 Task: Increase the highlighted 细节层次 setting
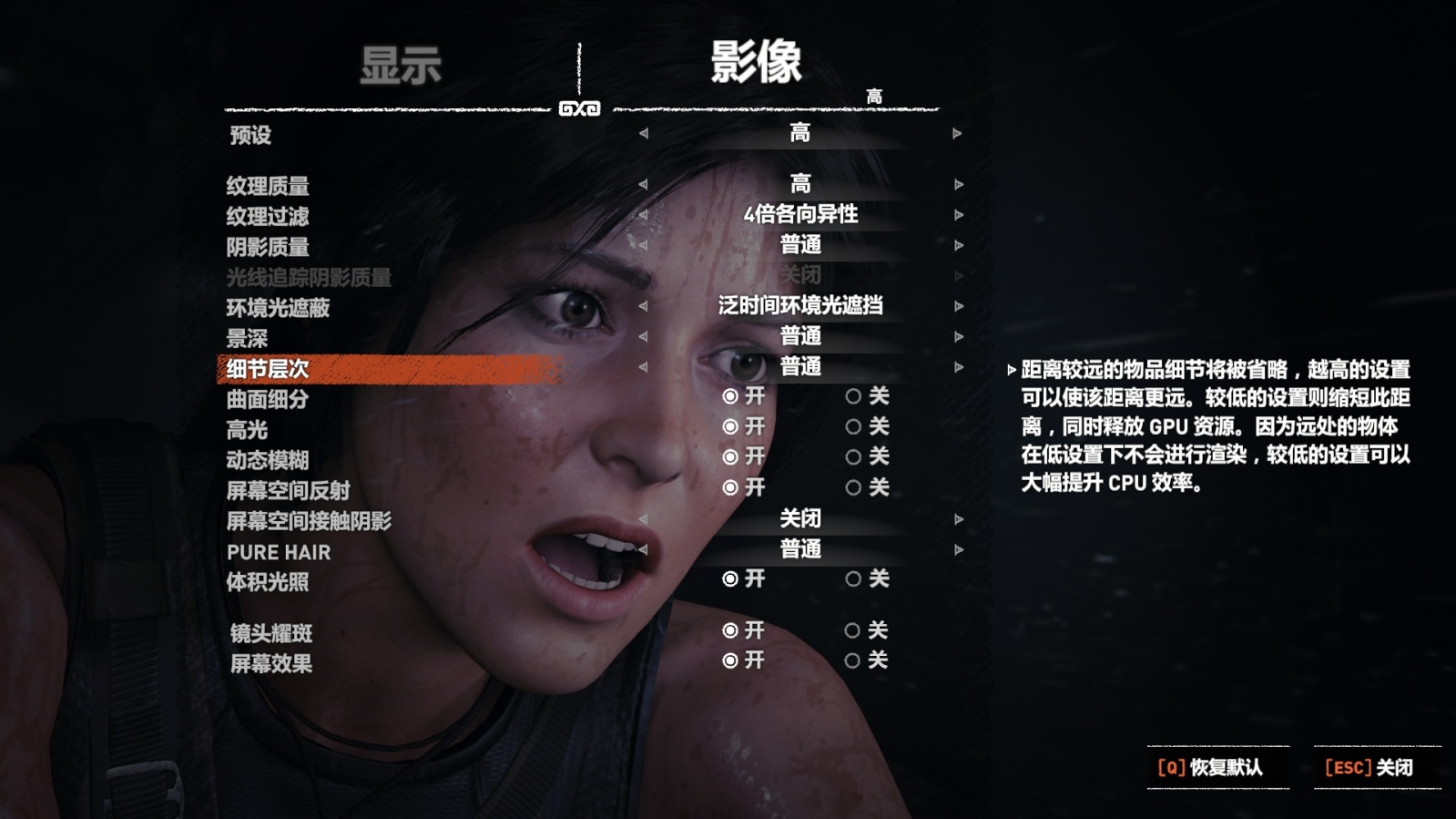pyautogui.click(x=956, y=369)
